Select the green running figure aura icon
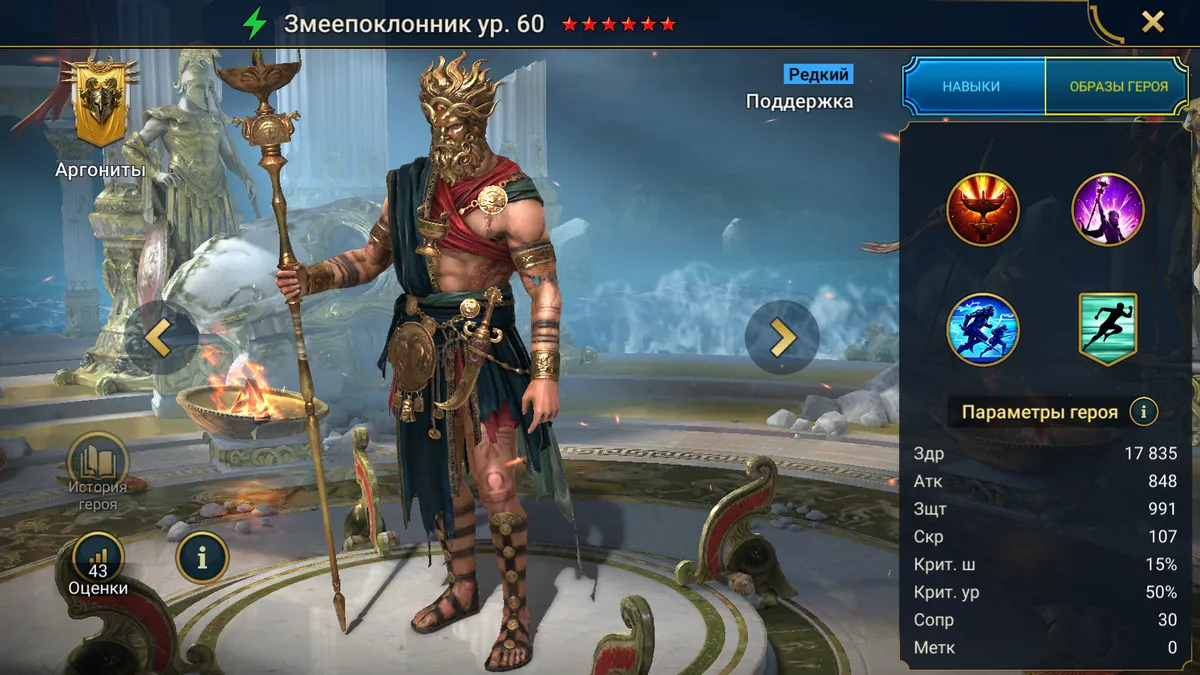 click(x=1108, y=329)
